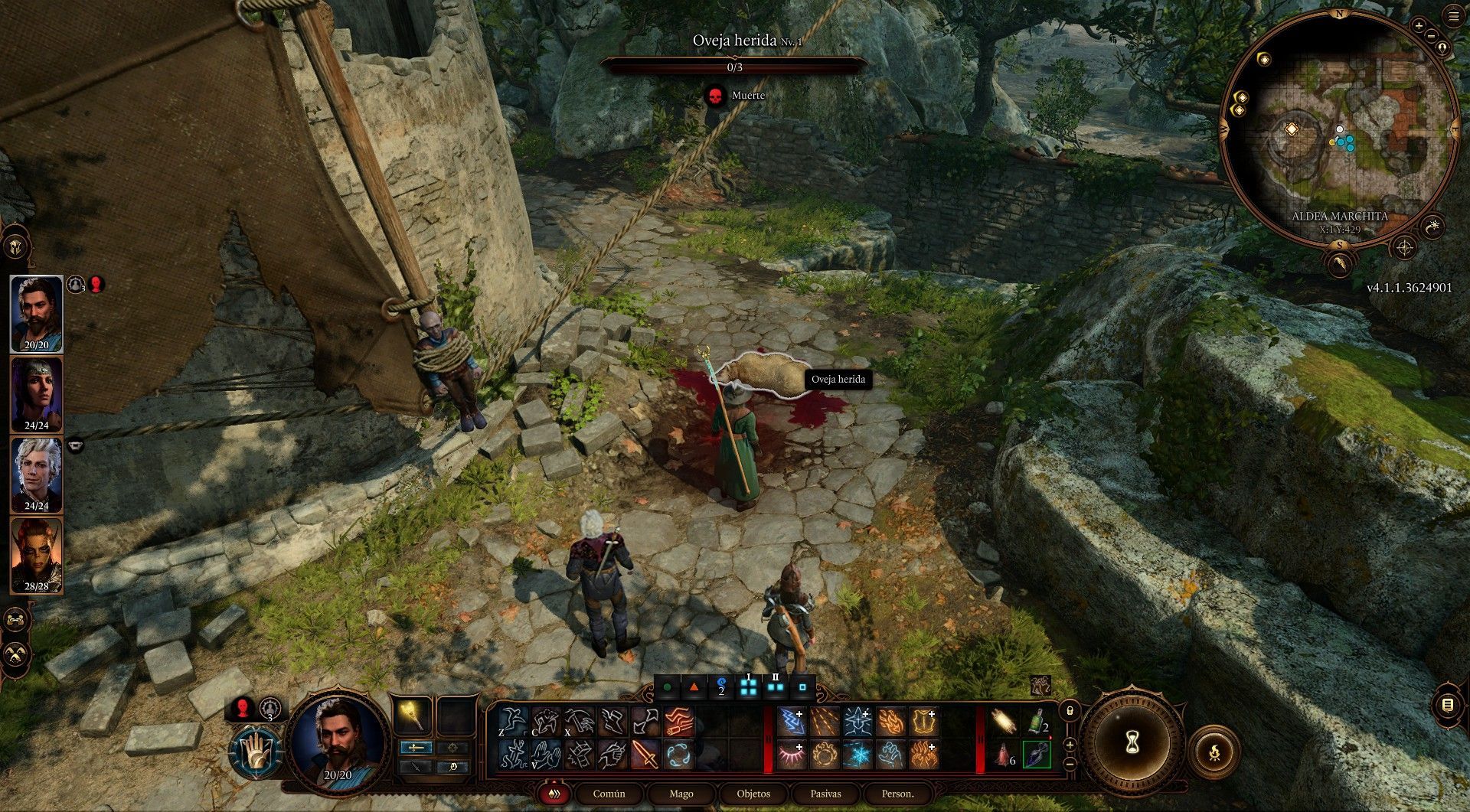Zoom out the minimap with the minus button

pos(1430,37)
